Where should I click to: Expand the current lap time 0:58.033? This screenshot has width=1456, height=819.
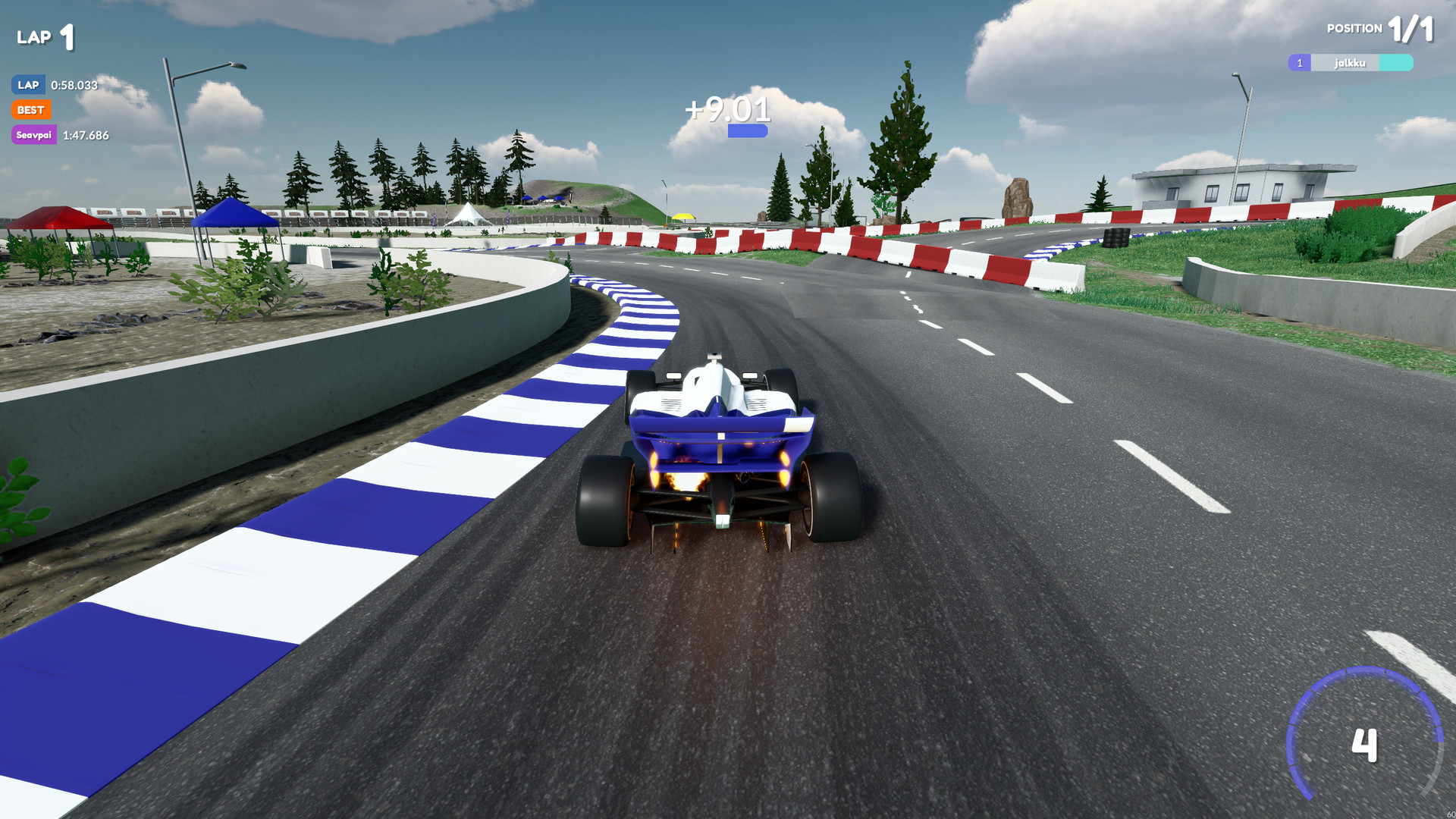(x=74, y=85)
